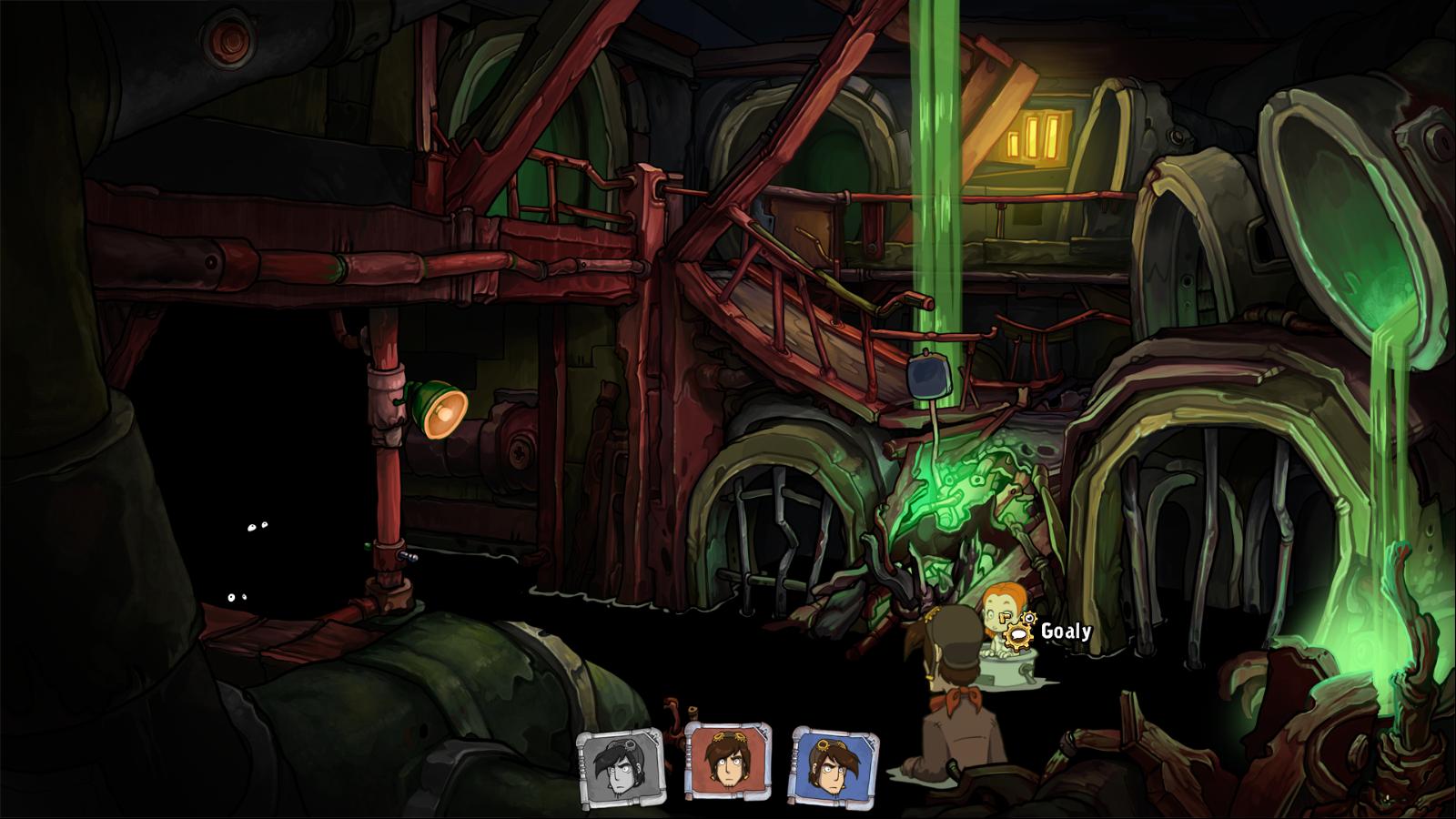Click the speech-bubble gear to talk to Goaly
This screenshot has height=819, width=1456.
[1017, 635]
